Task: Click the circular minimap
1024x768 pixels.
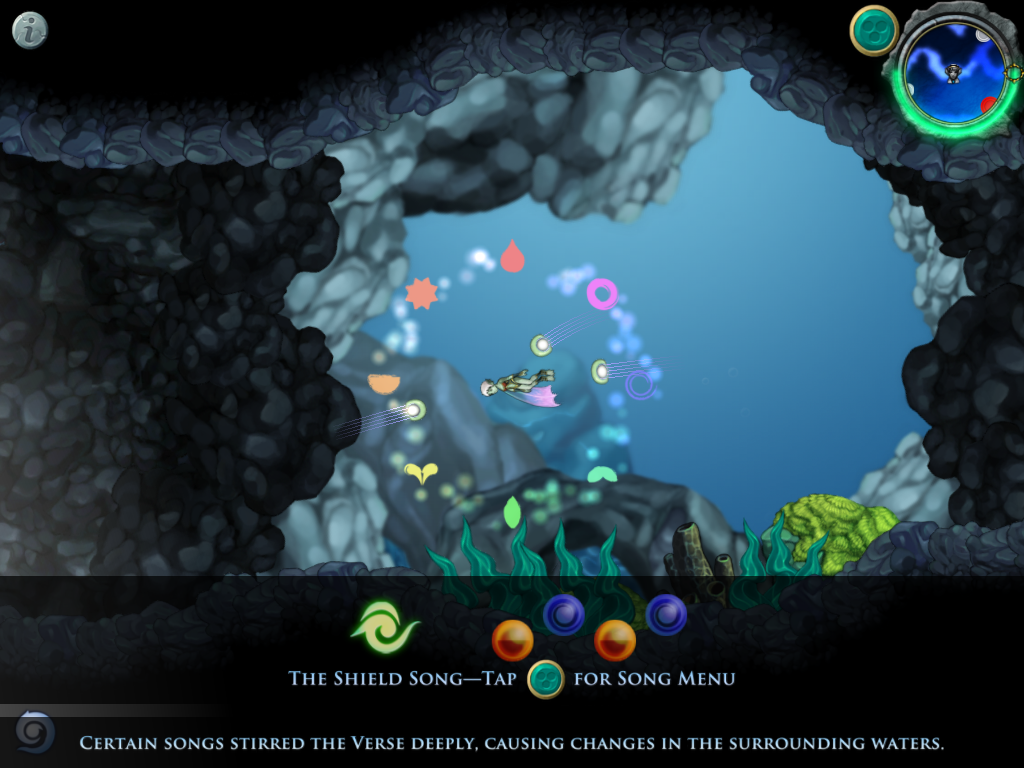Action: (x=953, y=72)
